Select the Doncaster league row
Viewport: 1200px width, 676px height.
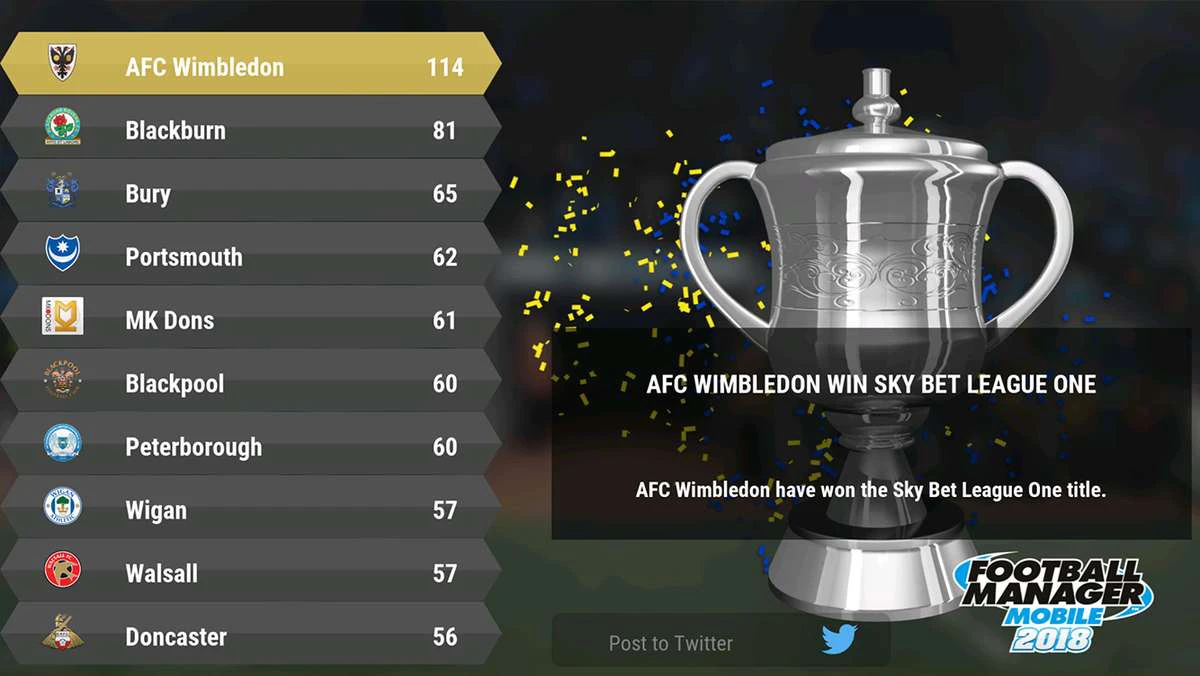pos(250,636)
